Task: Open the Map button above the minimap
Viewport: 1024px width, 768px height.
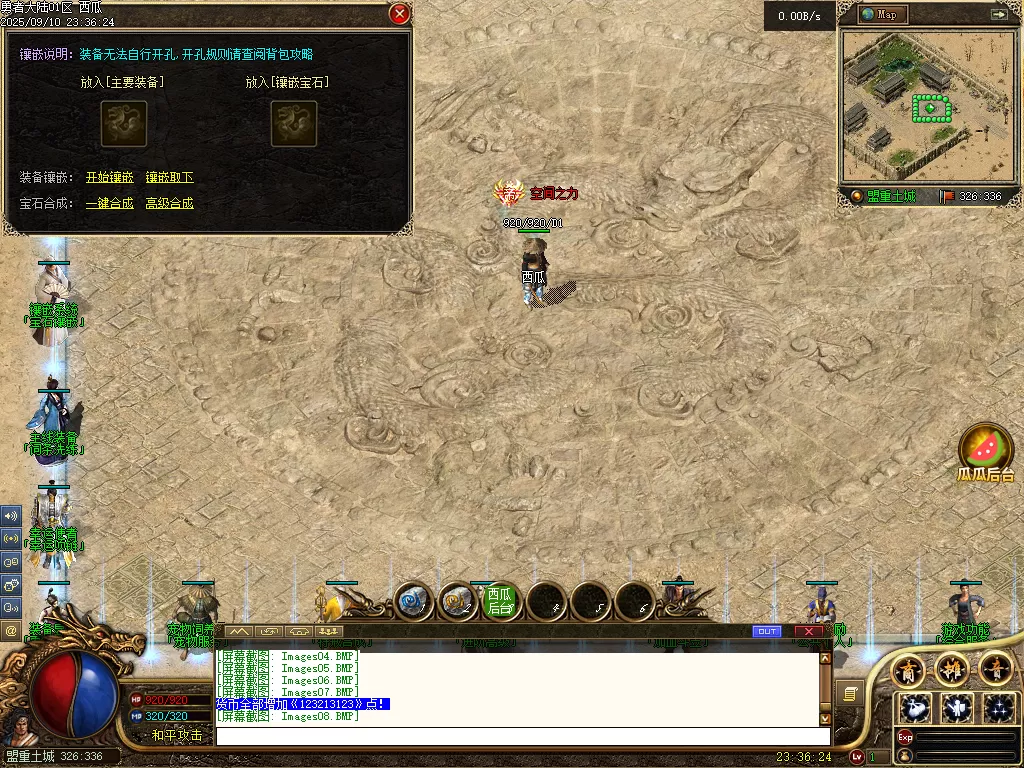Action: pyautogui.click(x=884, y=14)
